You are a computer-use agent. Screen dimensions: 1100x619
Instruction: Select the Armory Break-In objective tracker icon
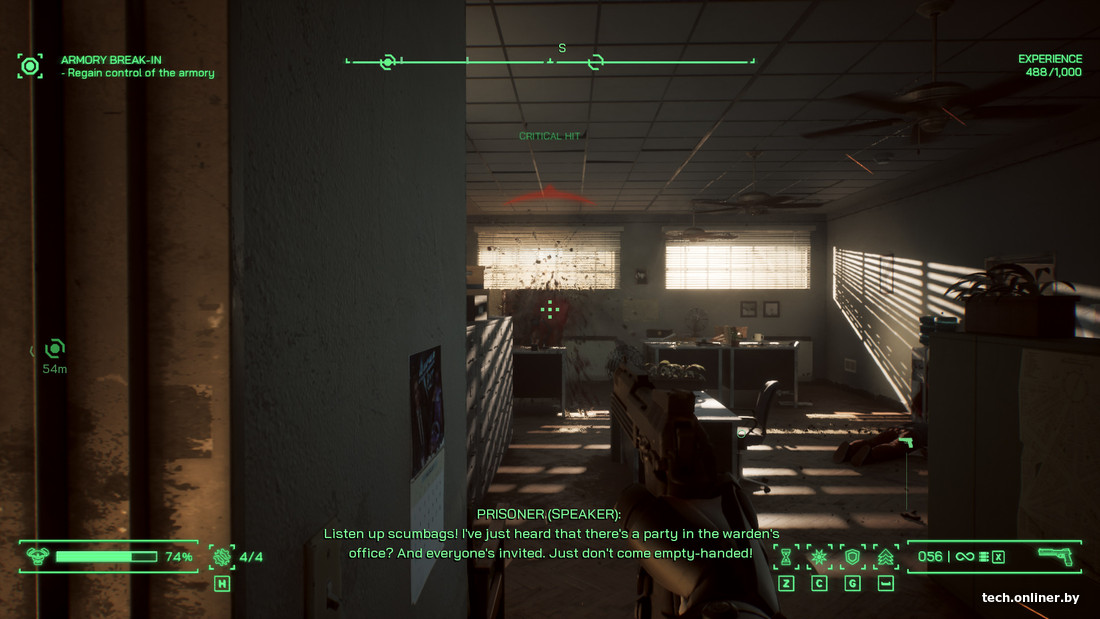coord(30,66)
